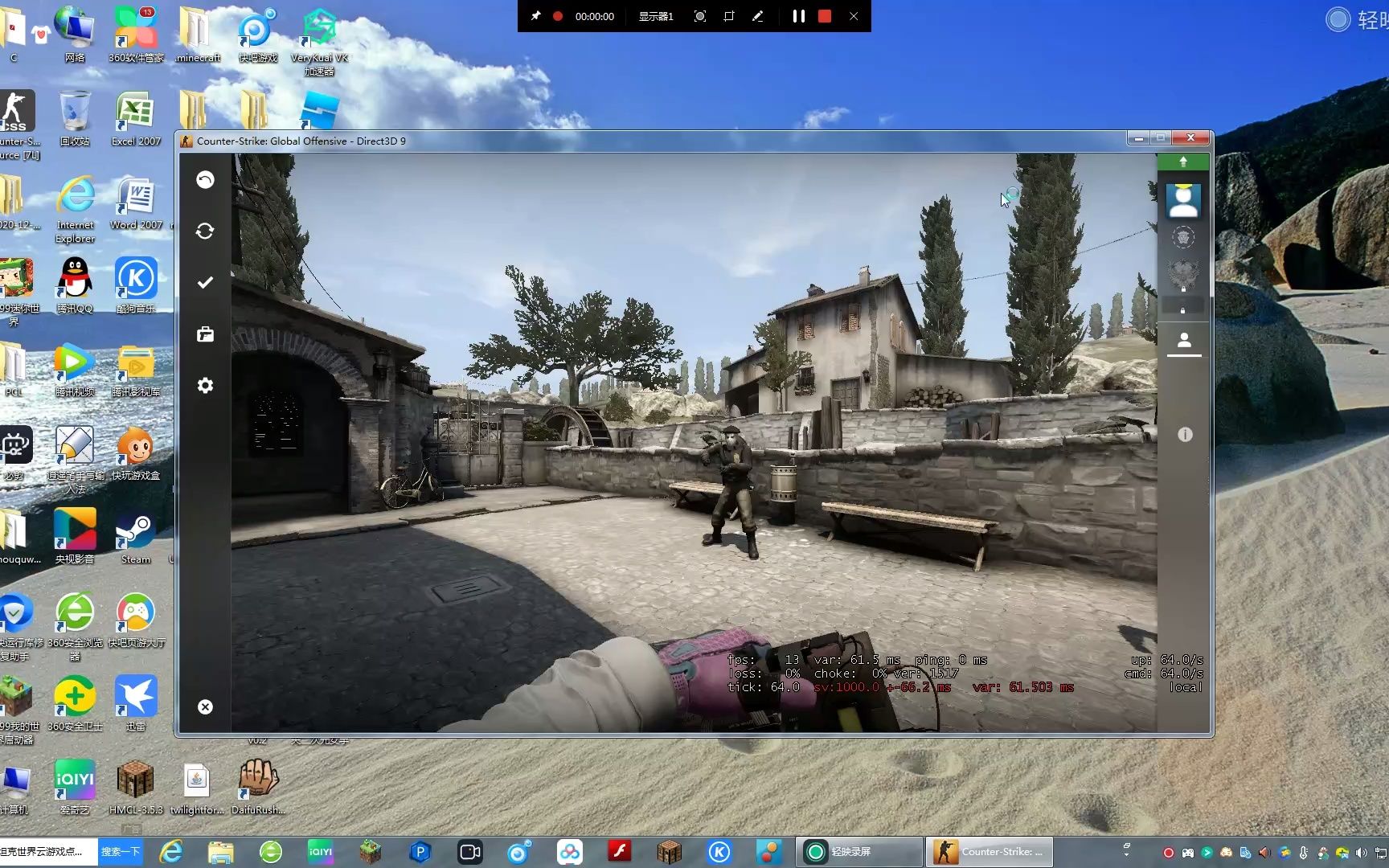
Task: Click the undo arrow in the overlay sidebar
Action: point(205,180)
